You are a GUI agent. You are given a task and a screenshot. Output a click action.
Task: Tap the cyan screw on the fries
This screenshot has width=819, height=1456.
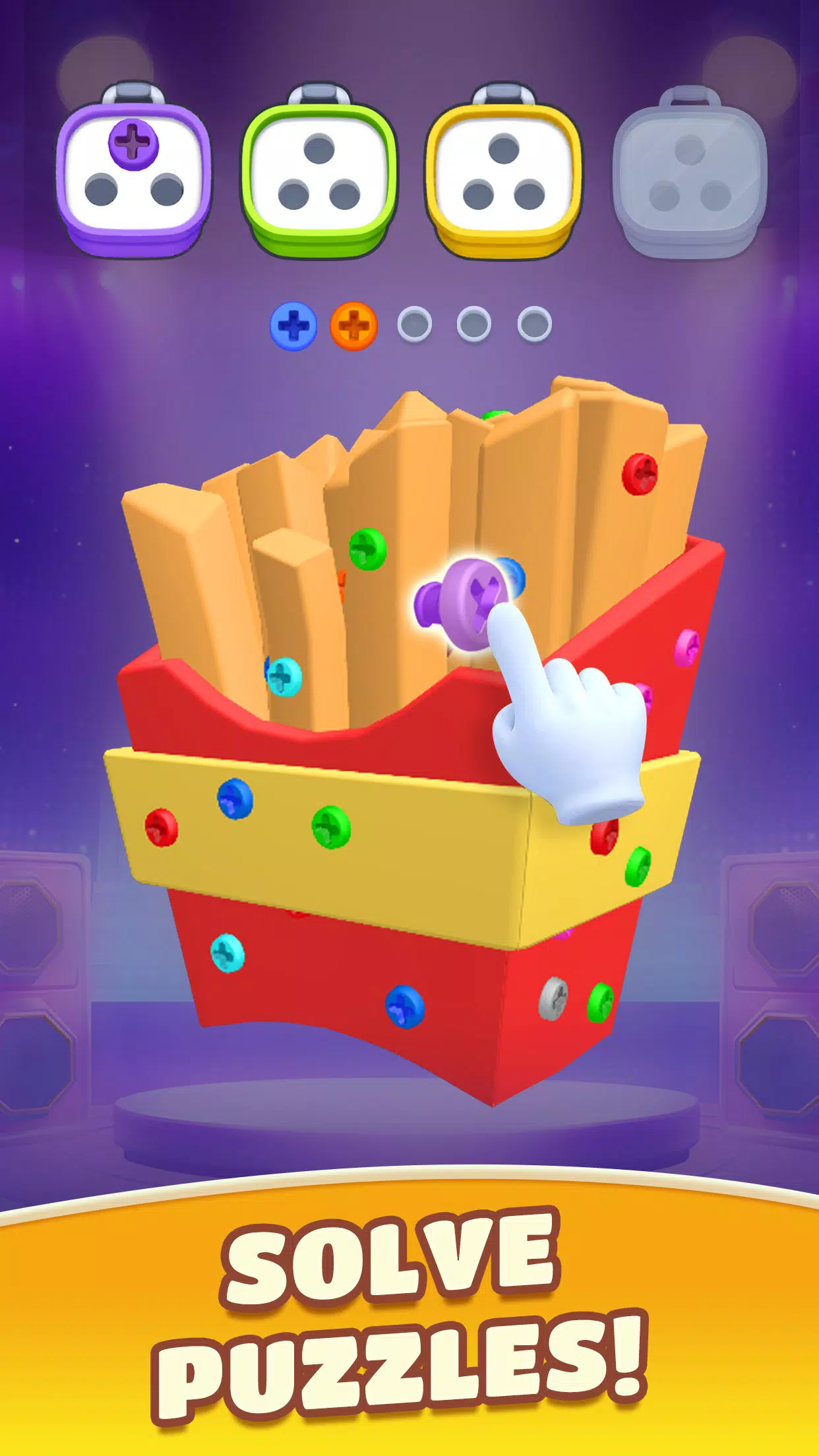[284, 676]
